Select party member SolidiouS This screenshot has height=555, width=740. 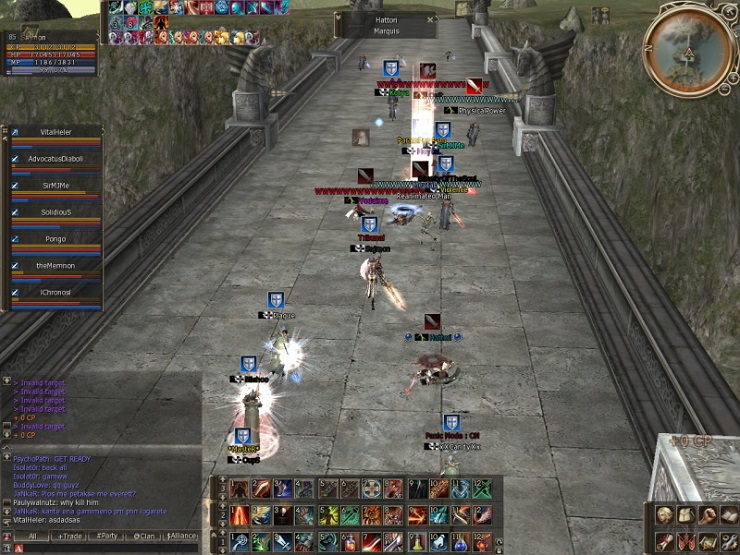(x=57, y=212)
